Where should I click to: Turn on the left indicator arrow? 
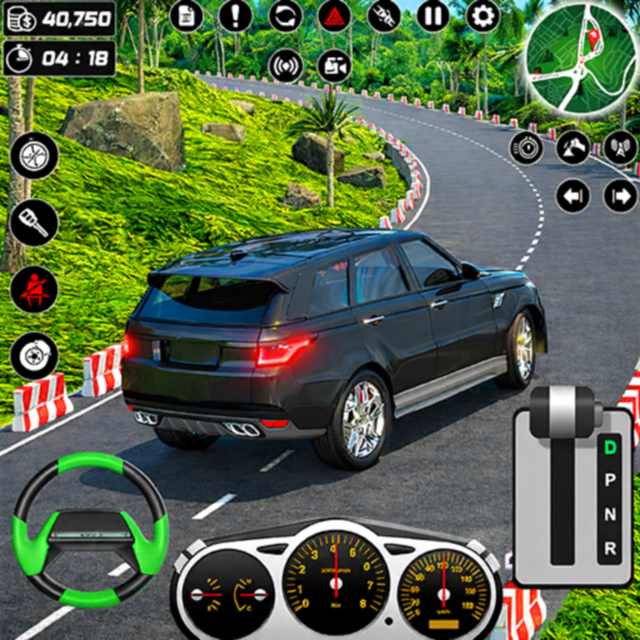(573, 195)
